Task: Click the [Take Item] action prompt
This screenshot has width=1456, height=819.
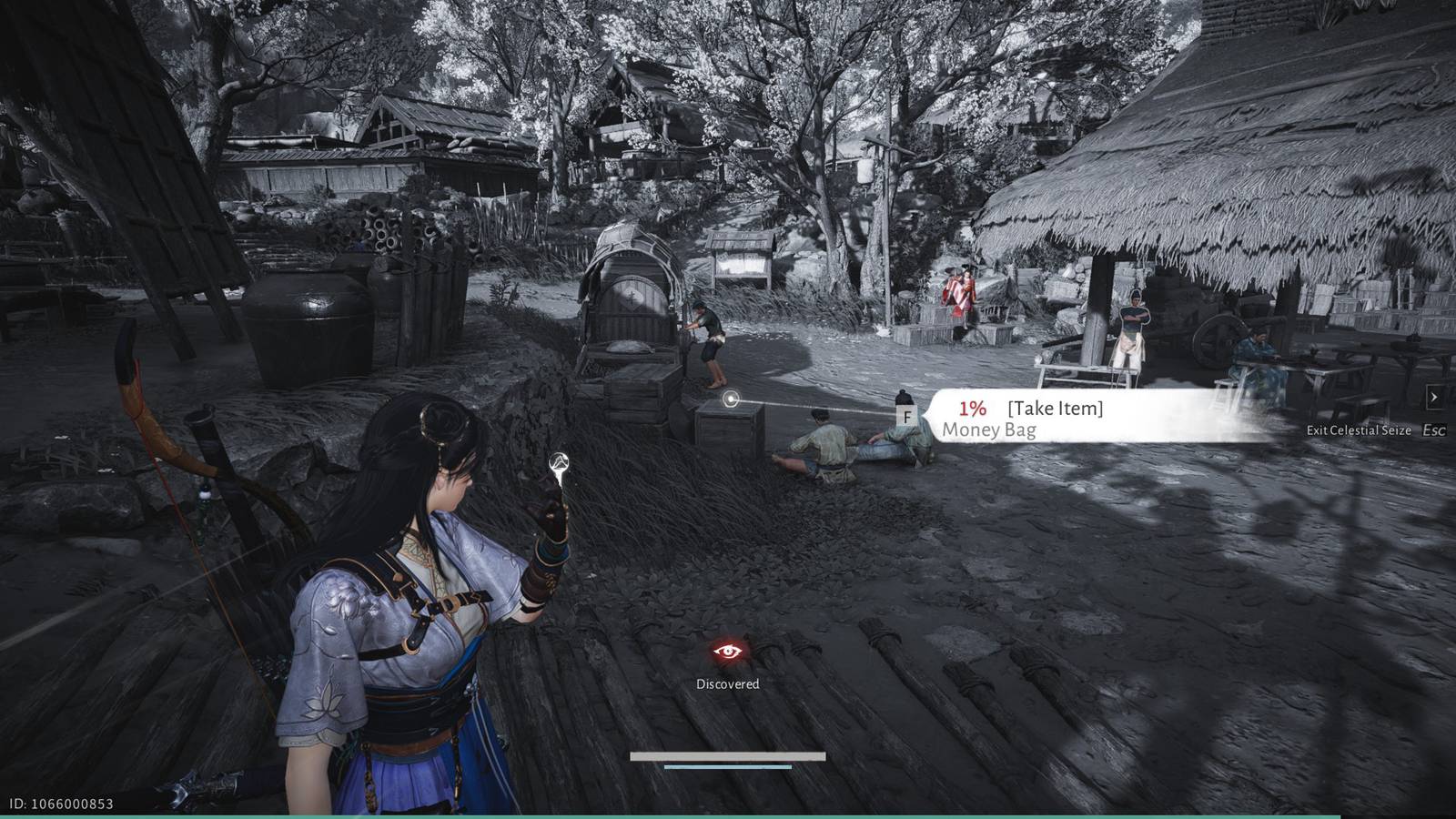Action: click(x=1056, y=408)
